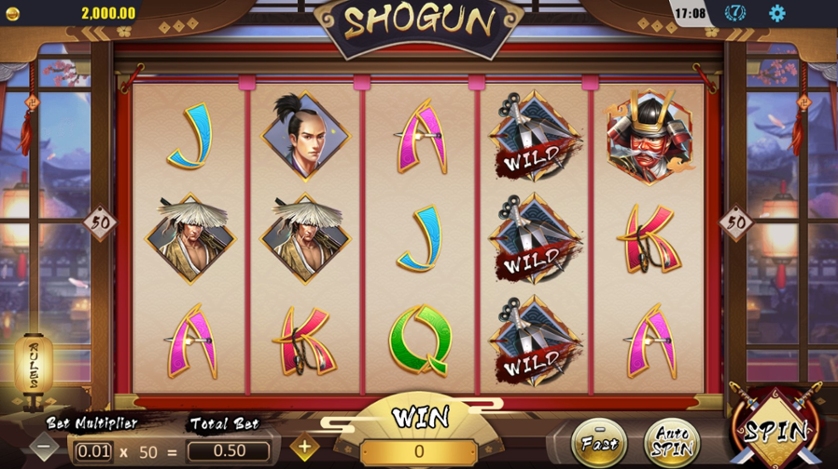Decrease the bet with the minus button
Viewport: 838px width, 469px height.
[x=46, y=448]
